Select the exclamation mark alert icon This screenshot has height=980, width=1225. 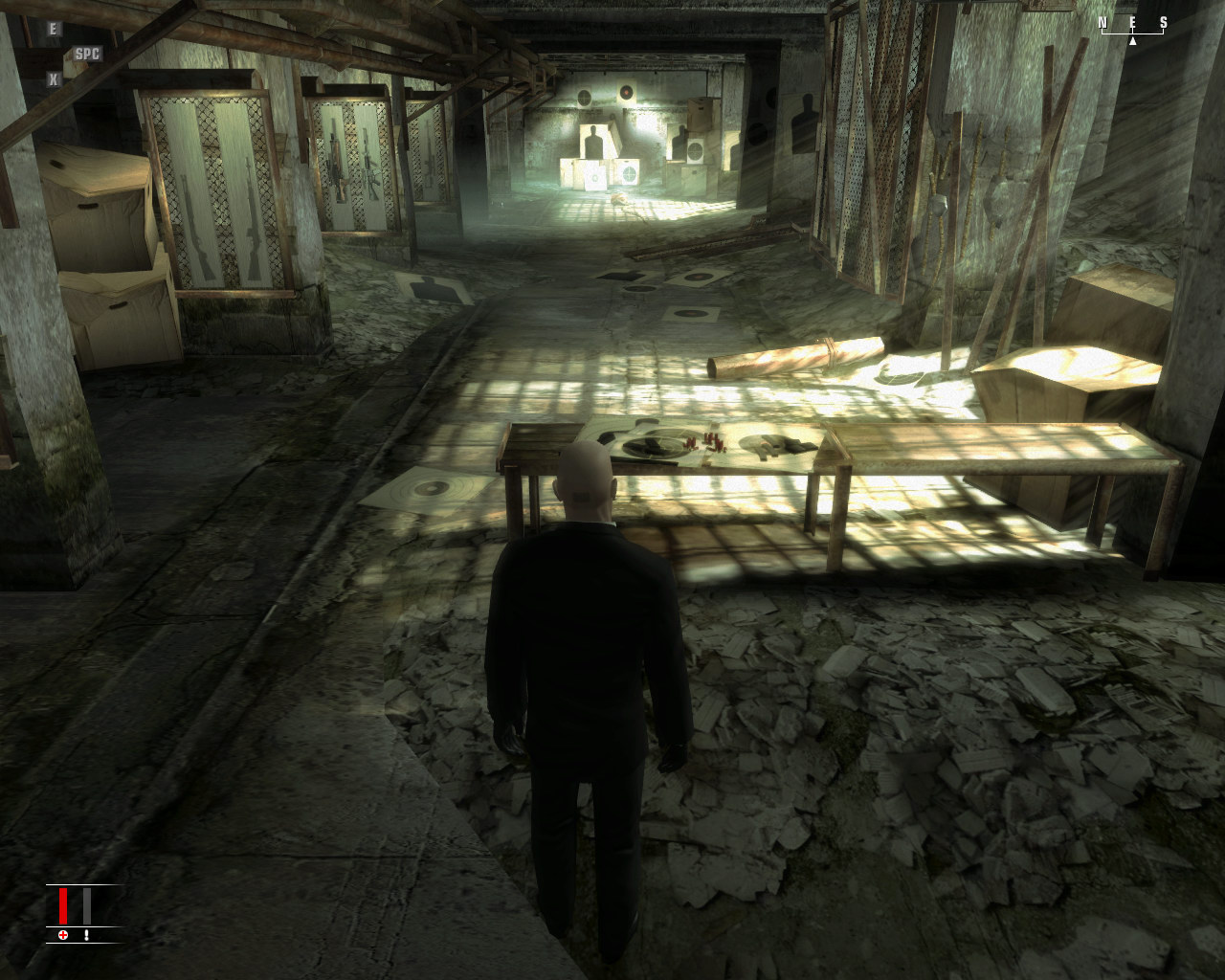86,934
